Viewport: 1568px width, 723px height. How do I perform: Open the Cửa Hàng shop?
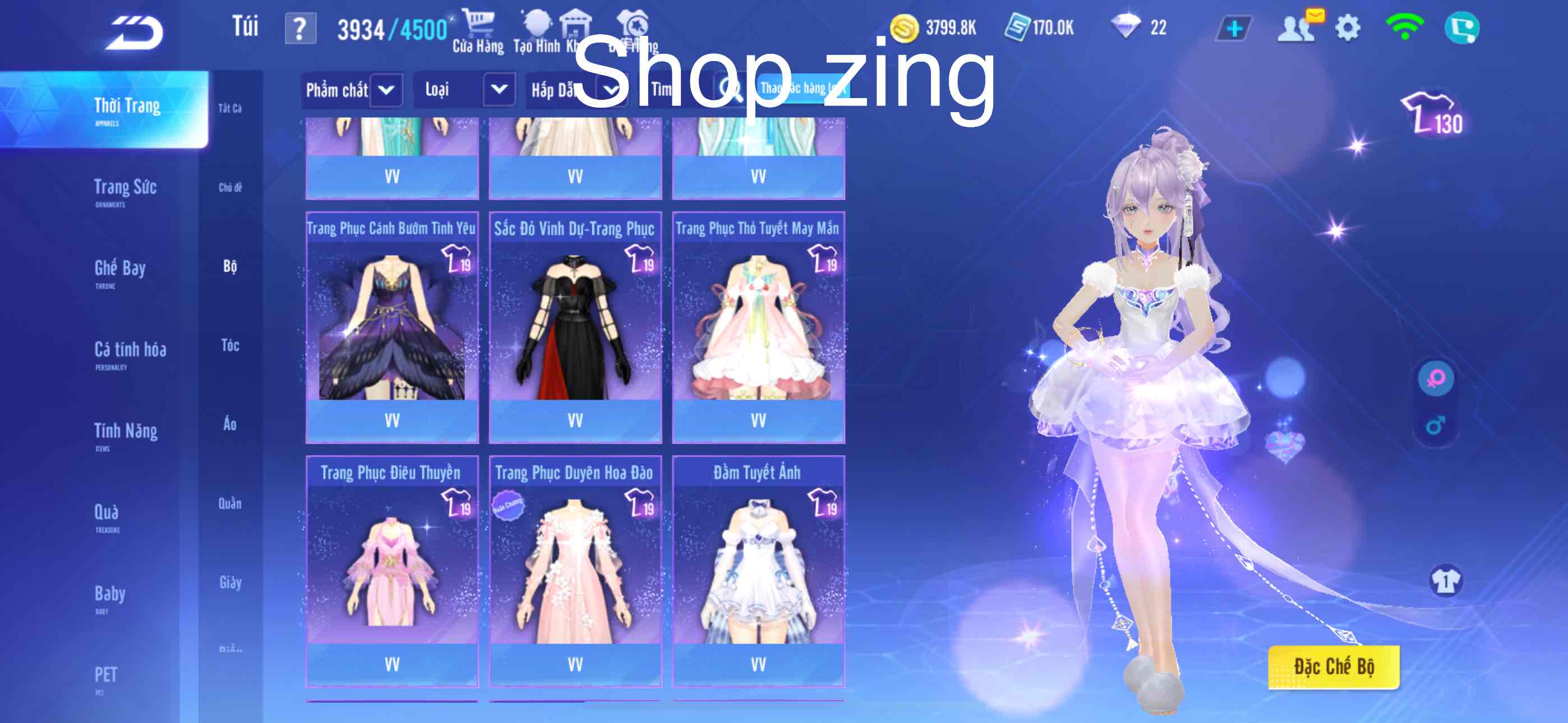tap(478, 31)
